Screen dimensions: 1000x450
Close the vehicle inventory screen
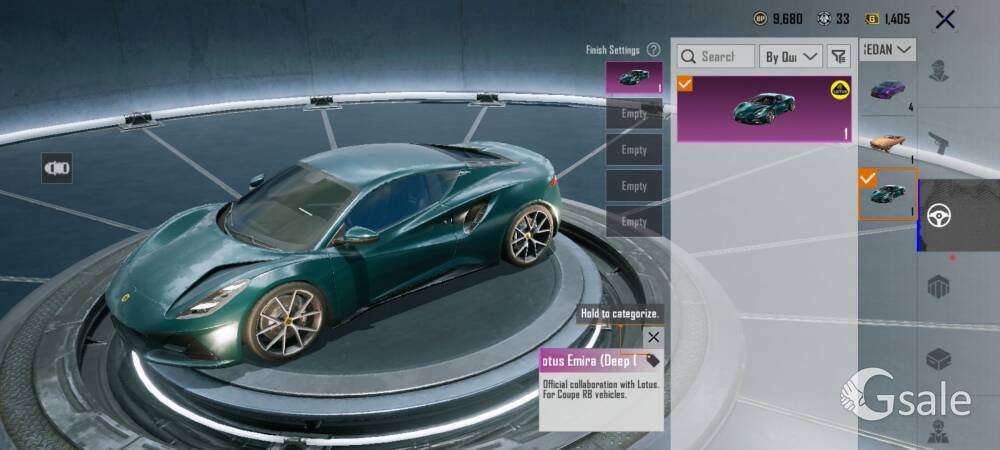pyautogui.click(x=945, y=19)
